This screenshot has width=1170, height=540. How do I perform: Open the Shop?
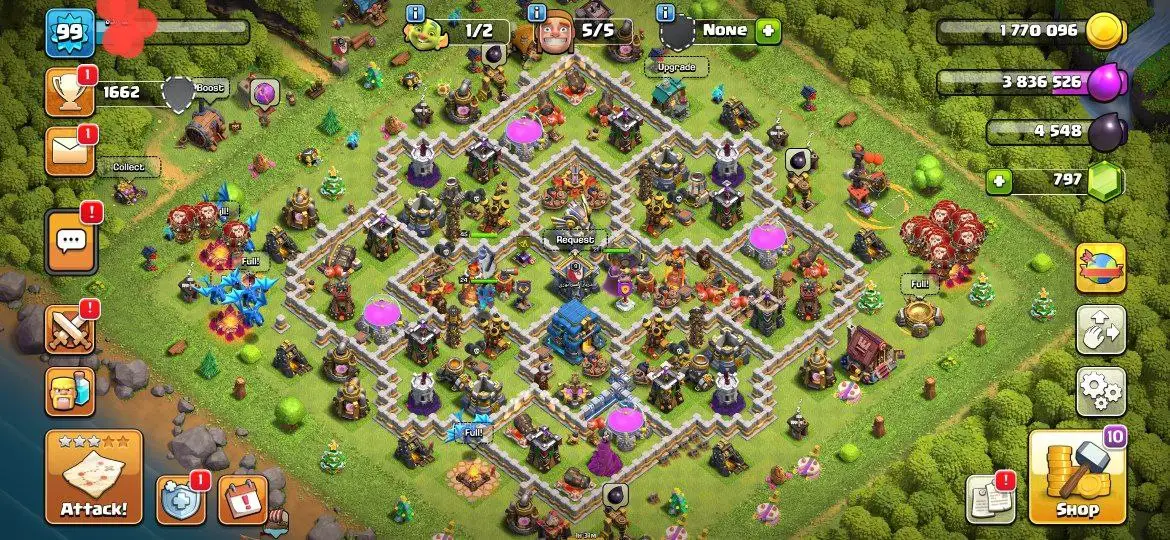pyautogui.click(x=1076, y=476)
